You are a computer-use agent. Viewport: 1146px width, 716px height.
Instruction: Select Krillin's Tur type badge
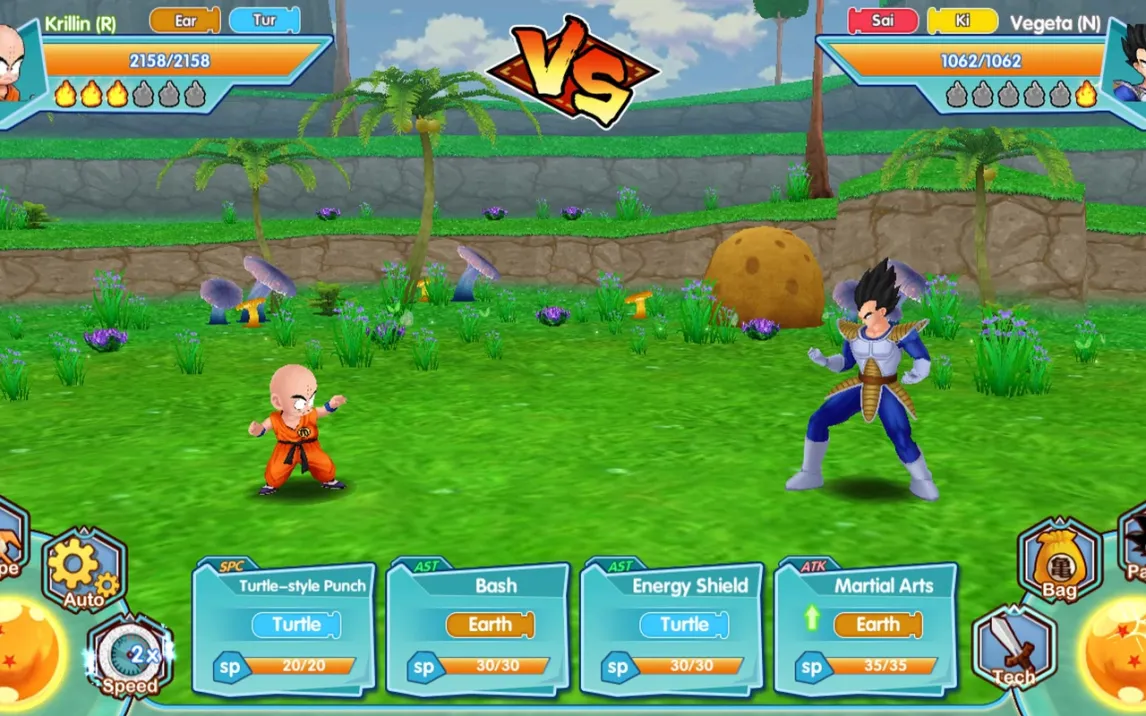[264, 20]
